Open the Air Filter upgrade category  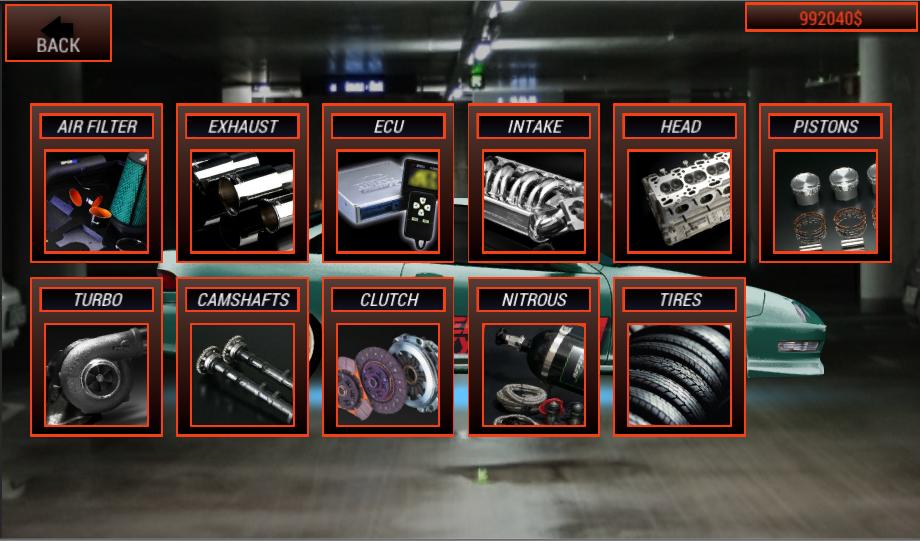96,184
